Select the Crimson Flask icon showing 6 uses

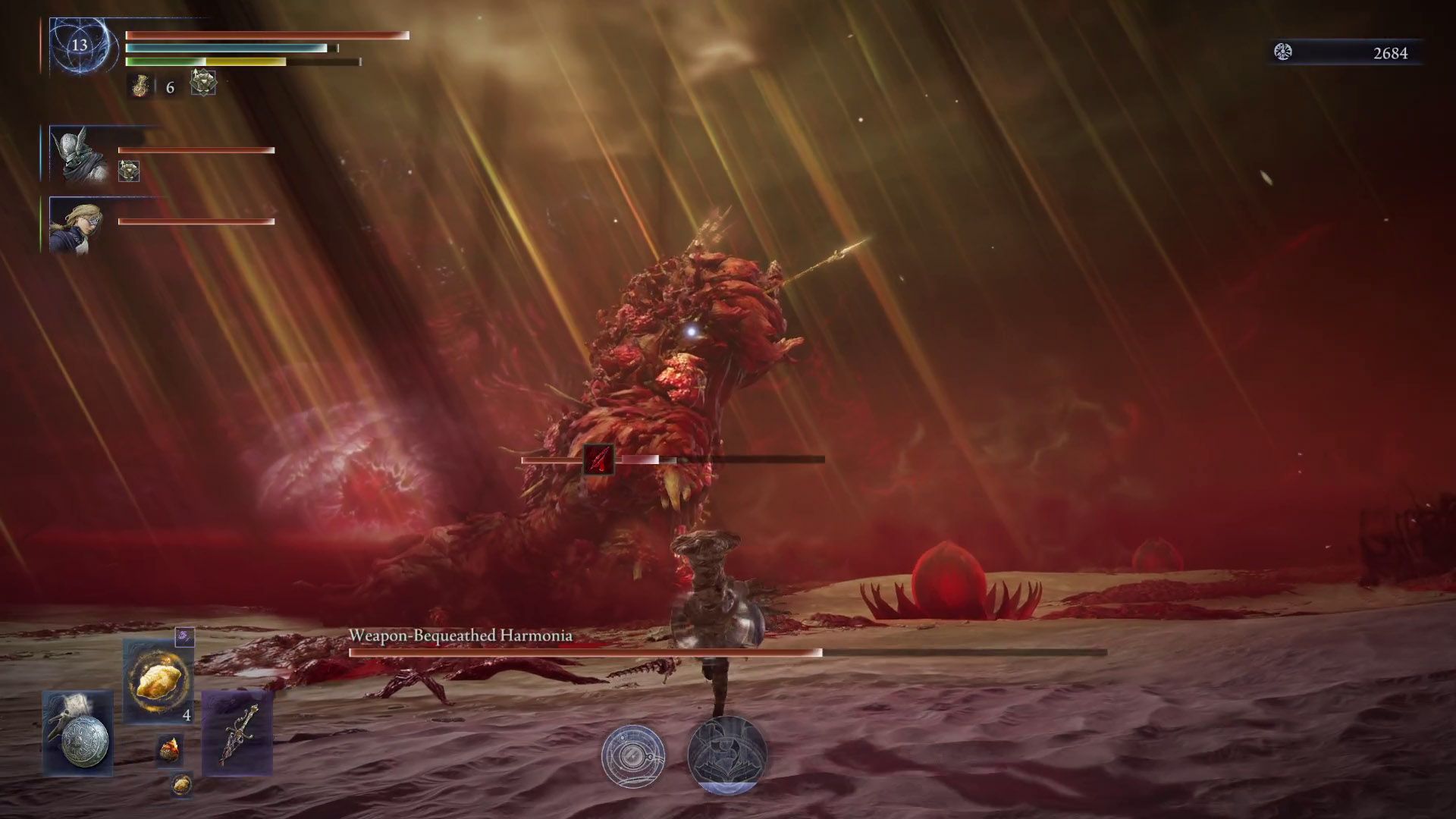[140, 86]
